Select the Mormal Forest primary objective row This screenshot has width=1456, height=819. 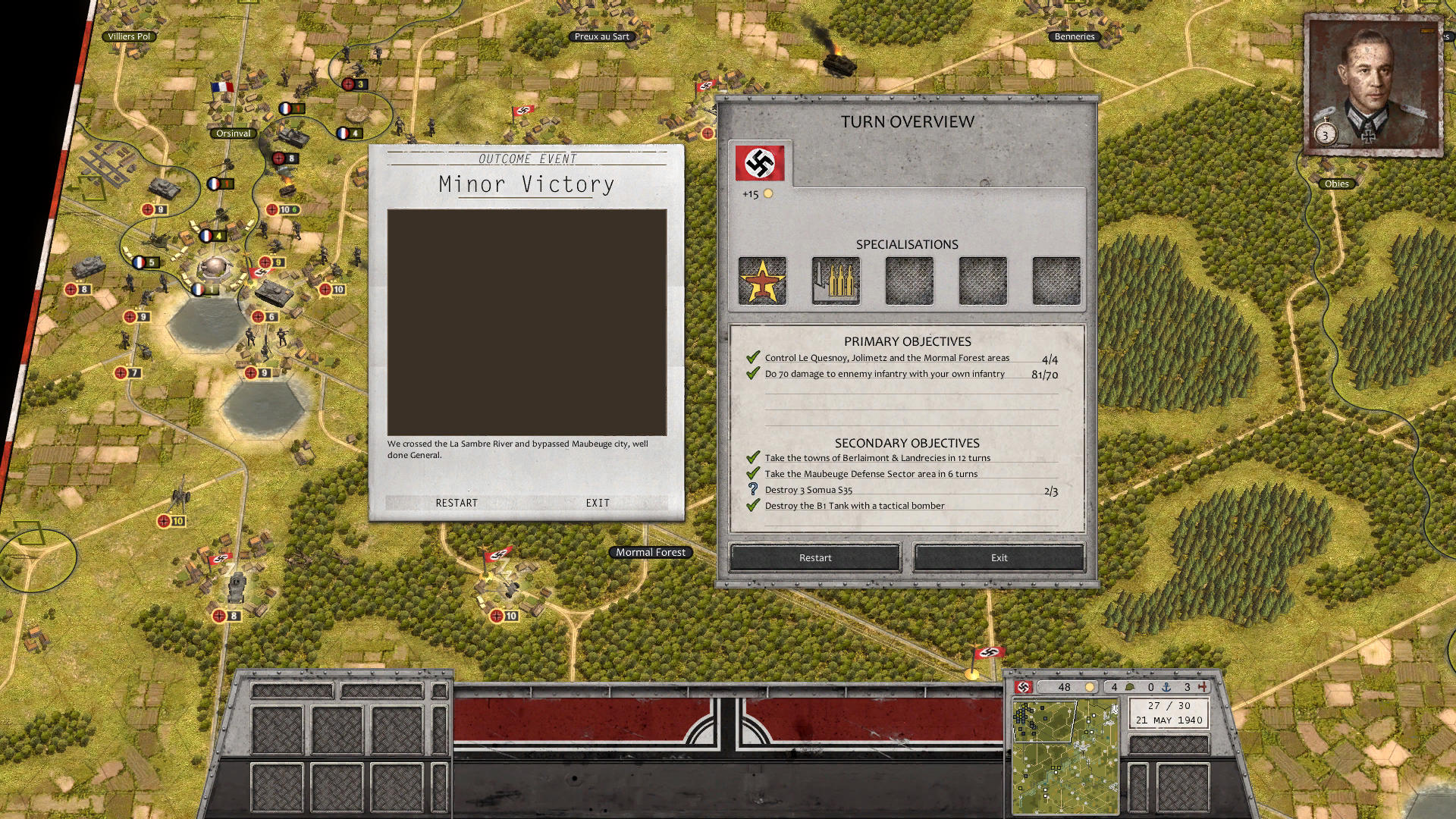coord(886,358)
